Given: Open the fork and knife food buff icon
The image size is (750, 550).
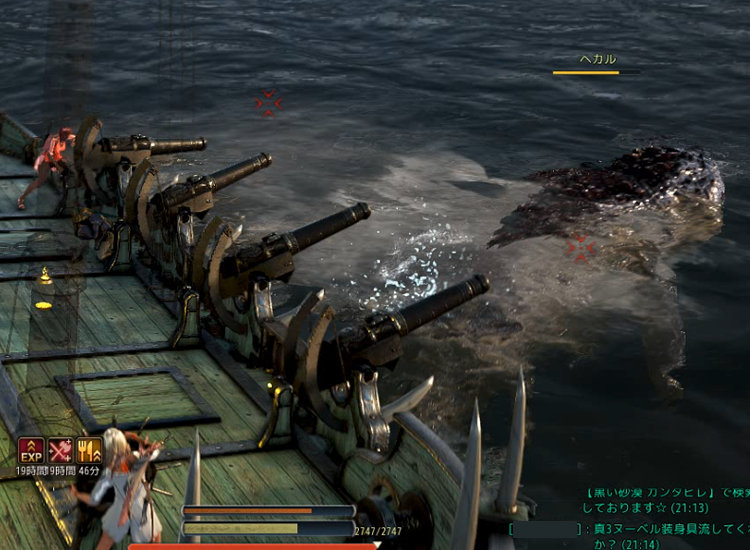Looking at the screenshot, I should pos(90,450).
